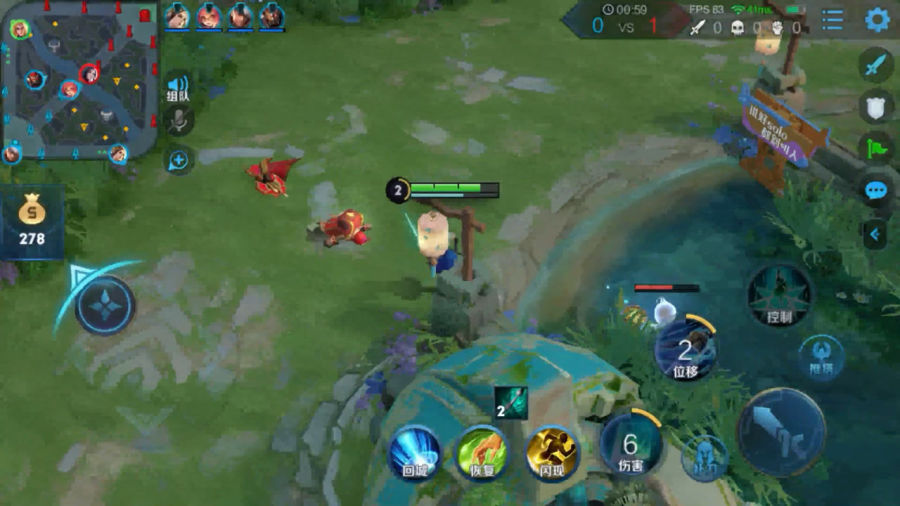
Task: Open the shop via gold bag
Action: pyautogui.click(x=32, y=216)
